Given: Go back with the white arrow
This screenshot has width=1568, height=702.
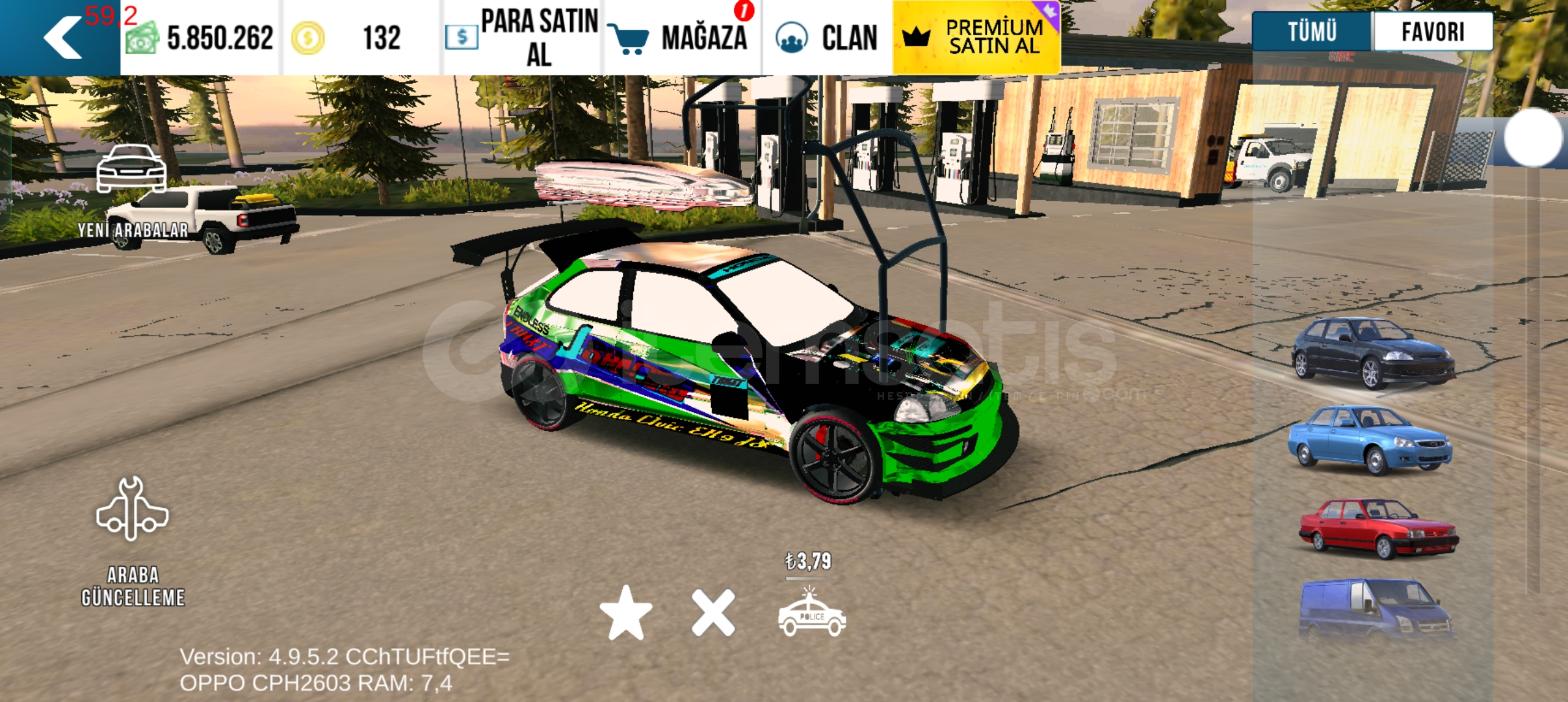Looking at the screenshot, I should [63, 38].
